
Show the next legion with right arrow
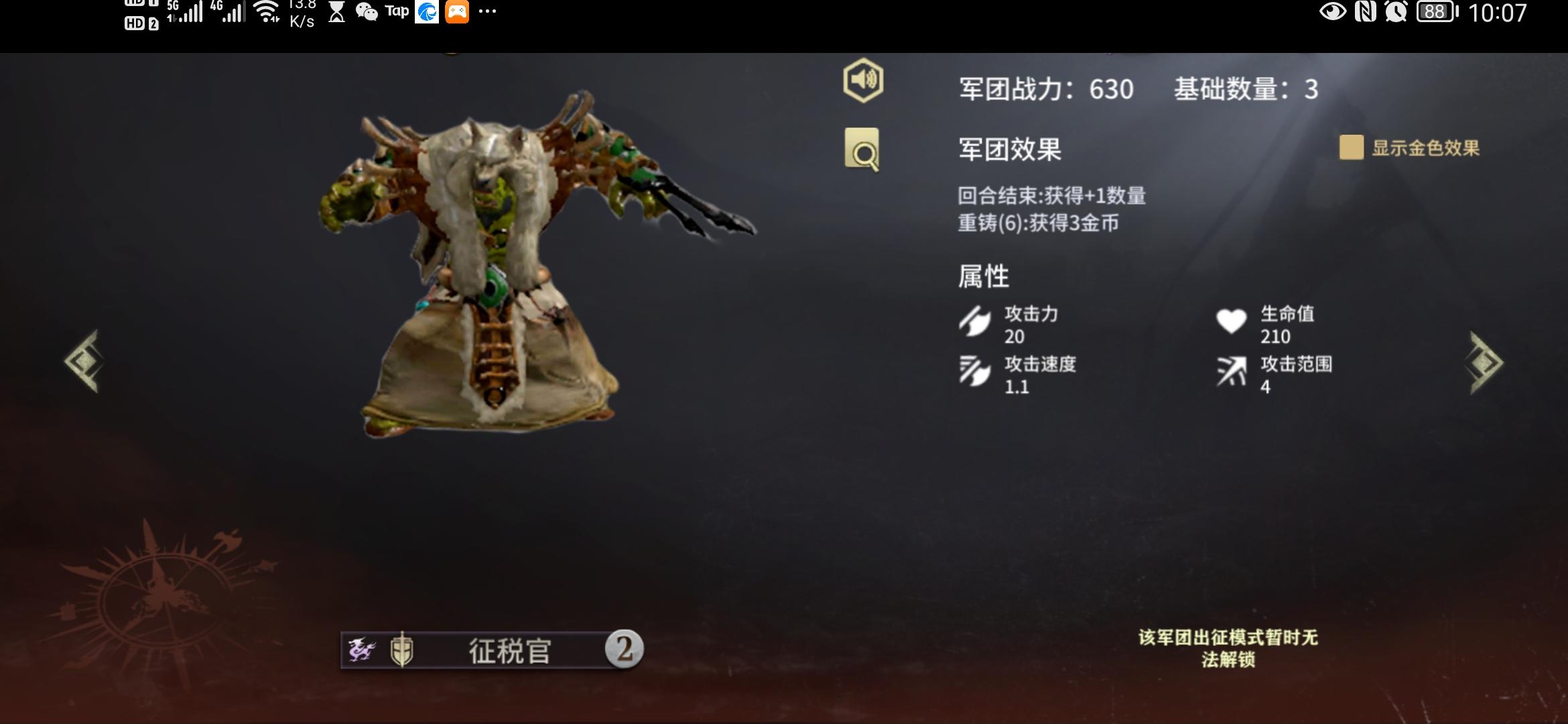tap(1486, 363)
